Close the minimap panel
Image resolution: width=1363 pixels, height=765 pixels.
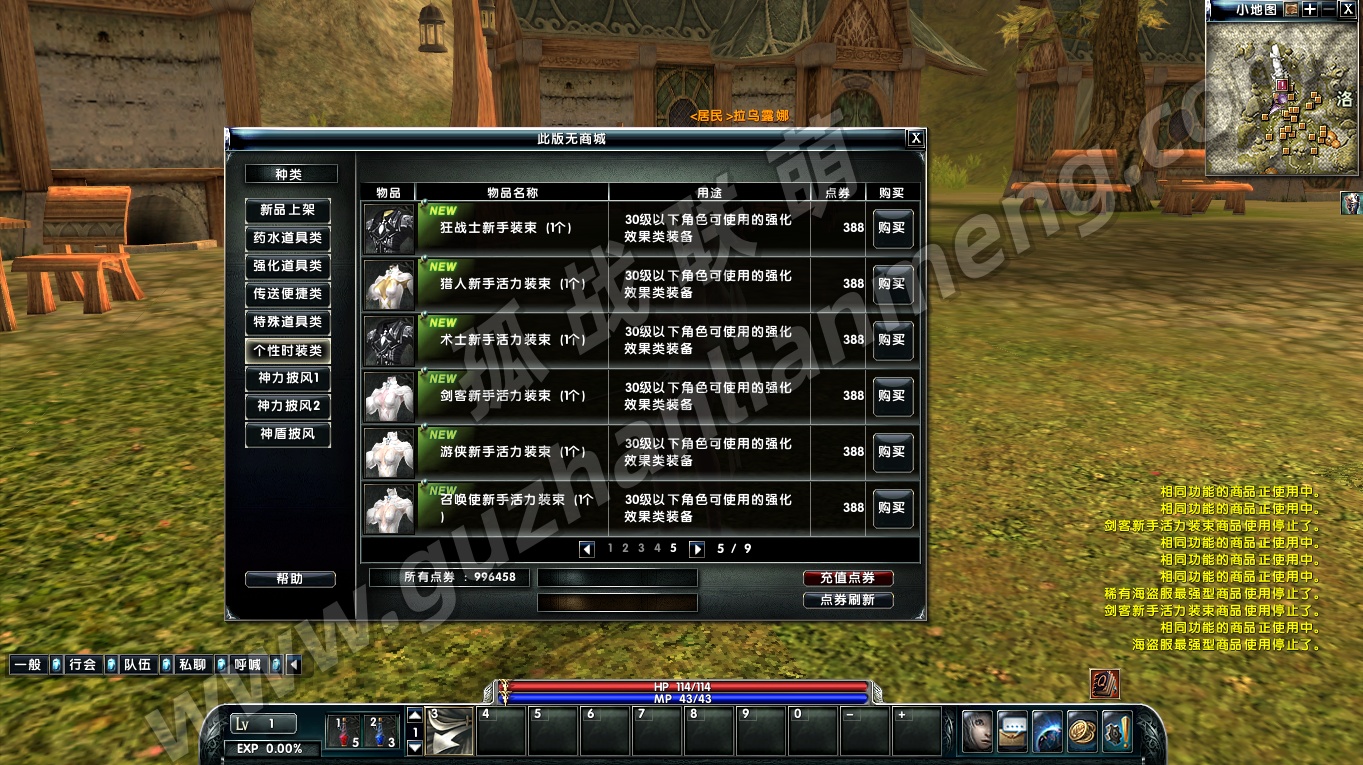click(x=1347, y=9)
